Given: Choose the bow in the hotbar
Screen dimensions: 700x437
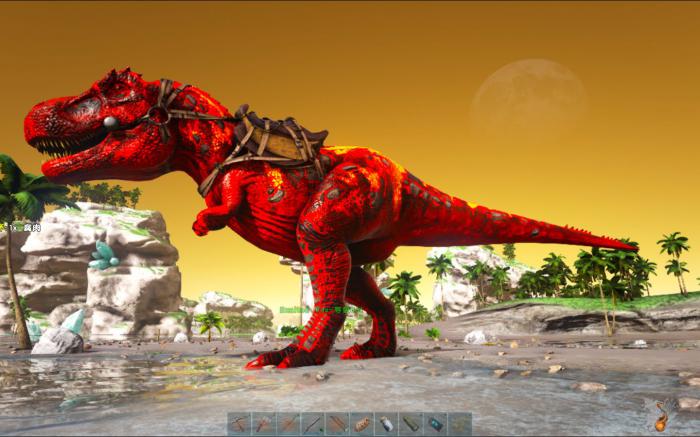Looking at the screenshot, I should point(312,423).
